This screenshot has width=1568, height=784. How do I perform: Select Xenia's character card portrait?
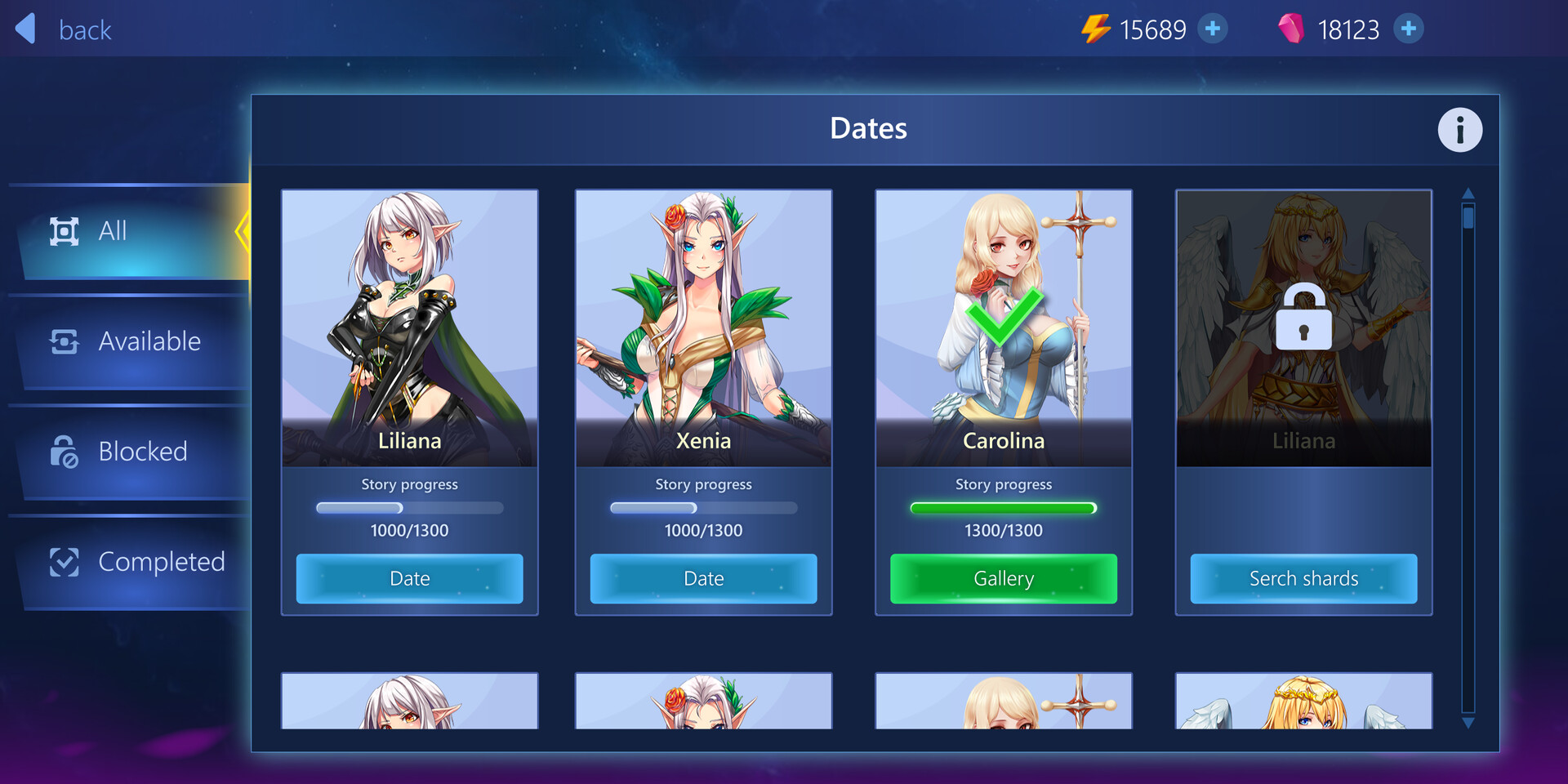click(703, 327)
